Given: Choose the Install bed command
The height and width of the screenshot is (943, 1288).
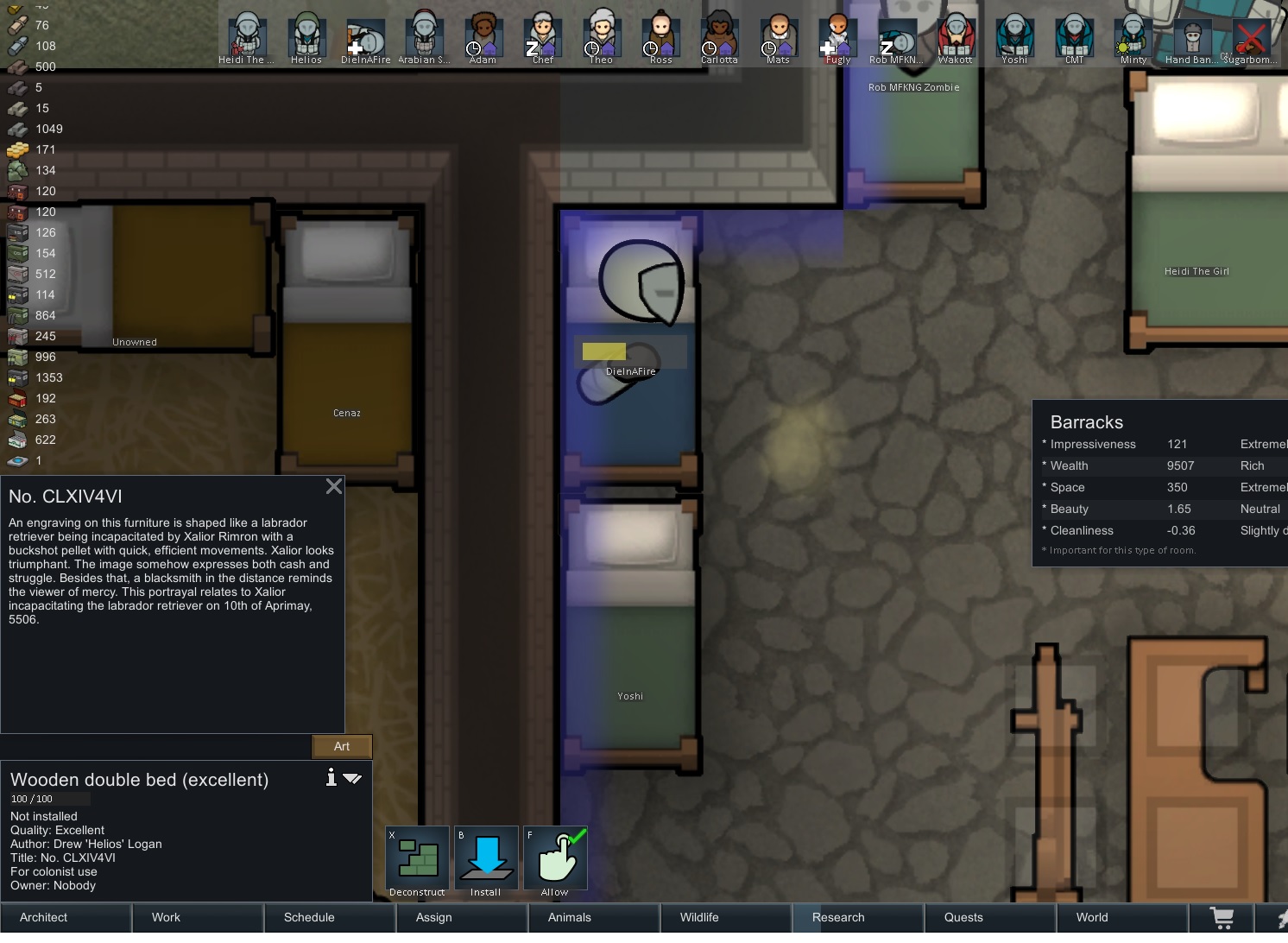Looking at the screenshot, I should (486, 858).
